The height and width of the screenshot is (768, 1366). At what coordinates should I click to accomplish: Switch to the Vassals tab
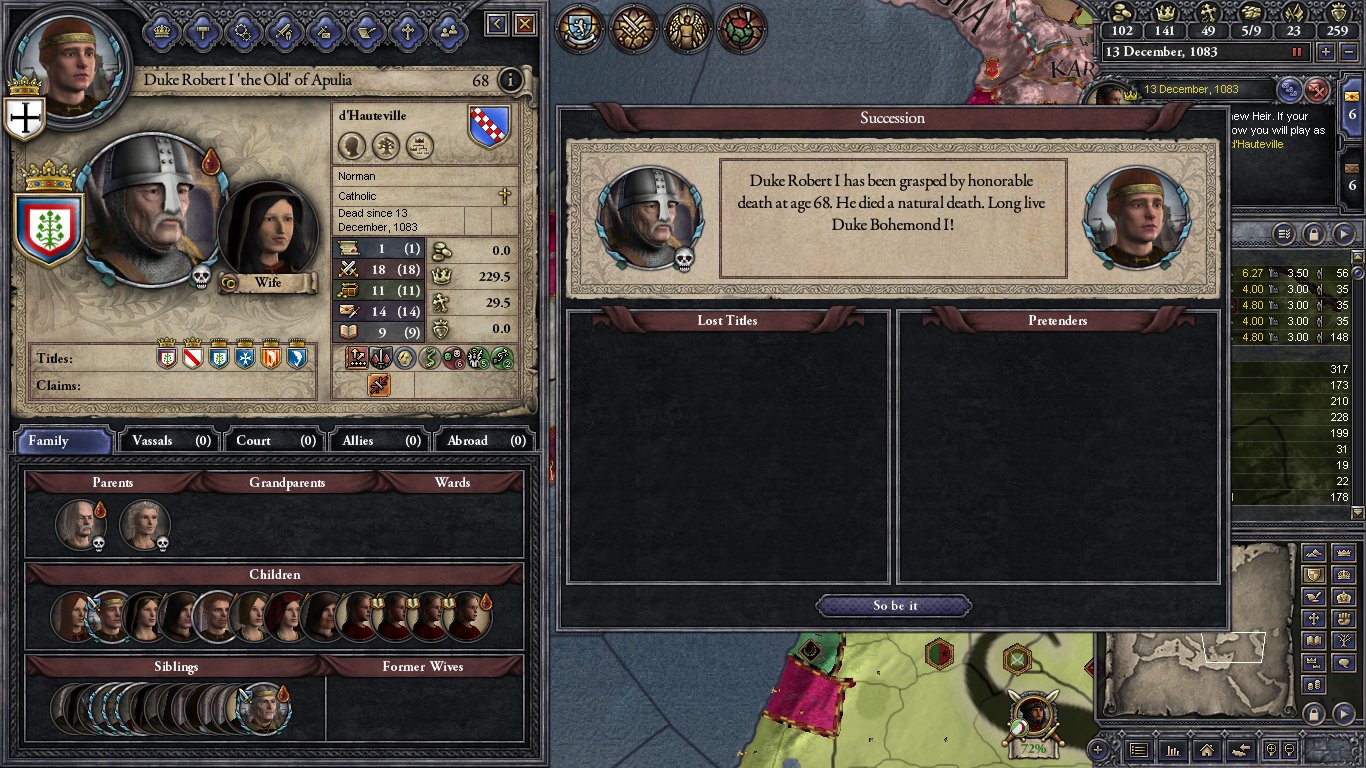[166, 440]
